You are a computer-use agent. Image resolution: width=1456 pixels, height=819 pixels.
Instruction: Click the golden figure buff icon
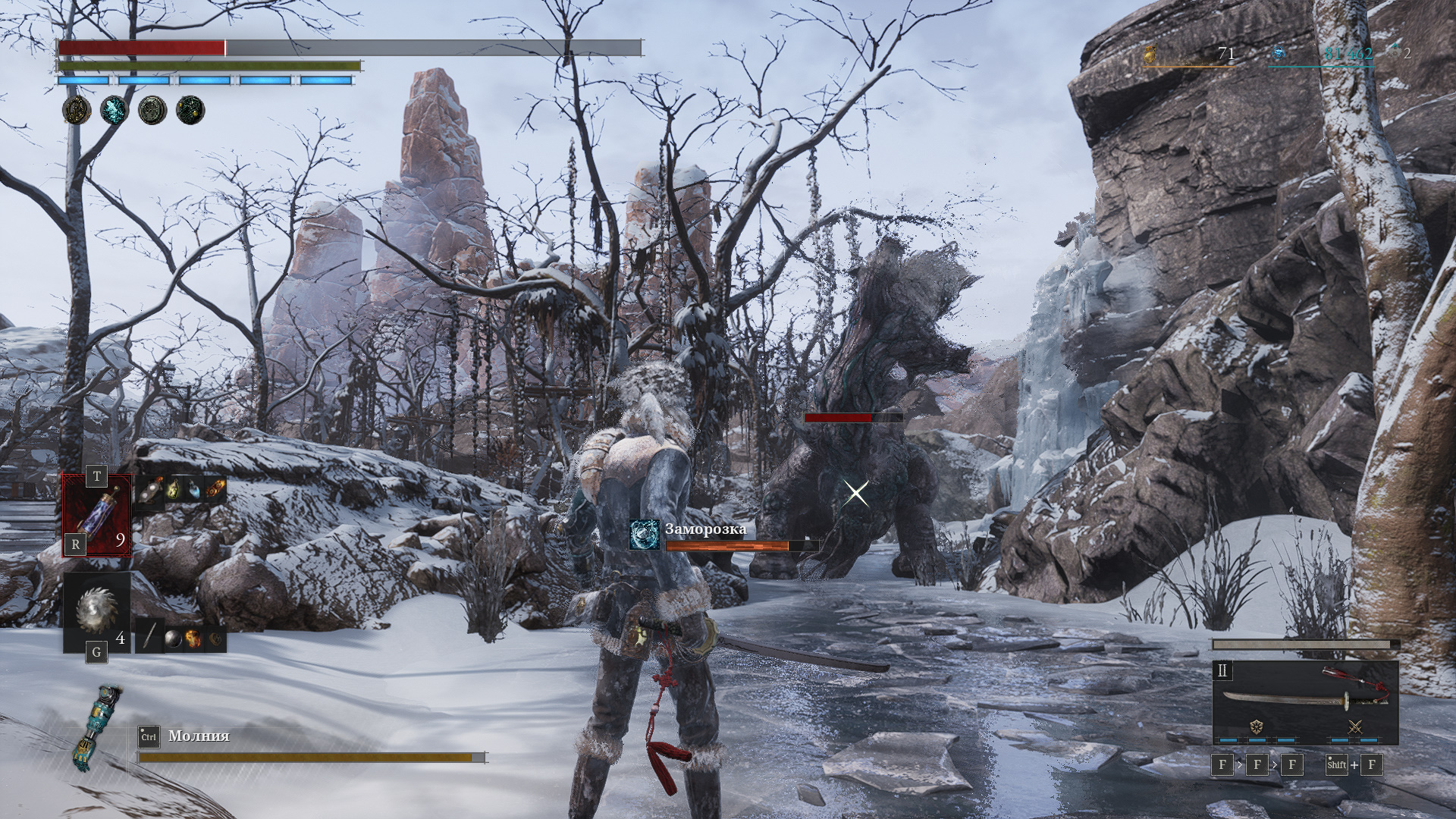point(77,111)
